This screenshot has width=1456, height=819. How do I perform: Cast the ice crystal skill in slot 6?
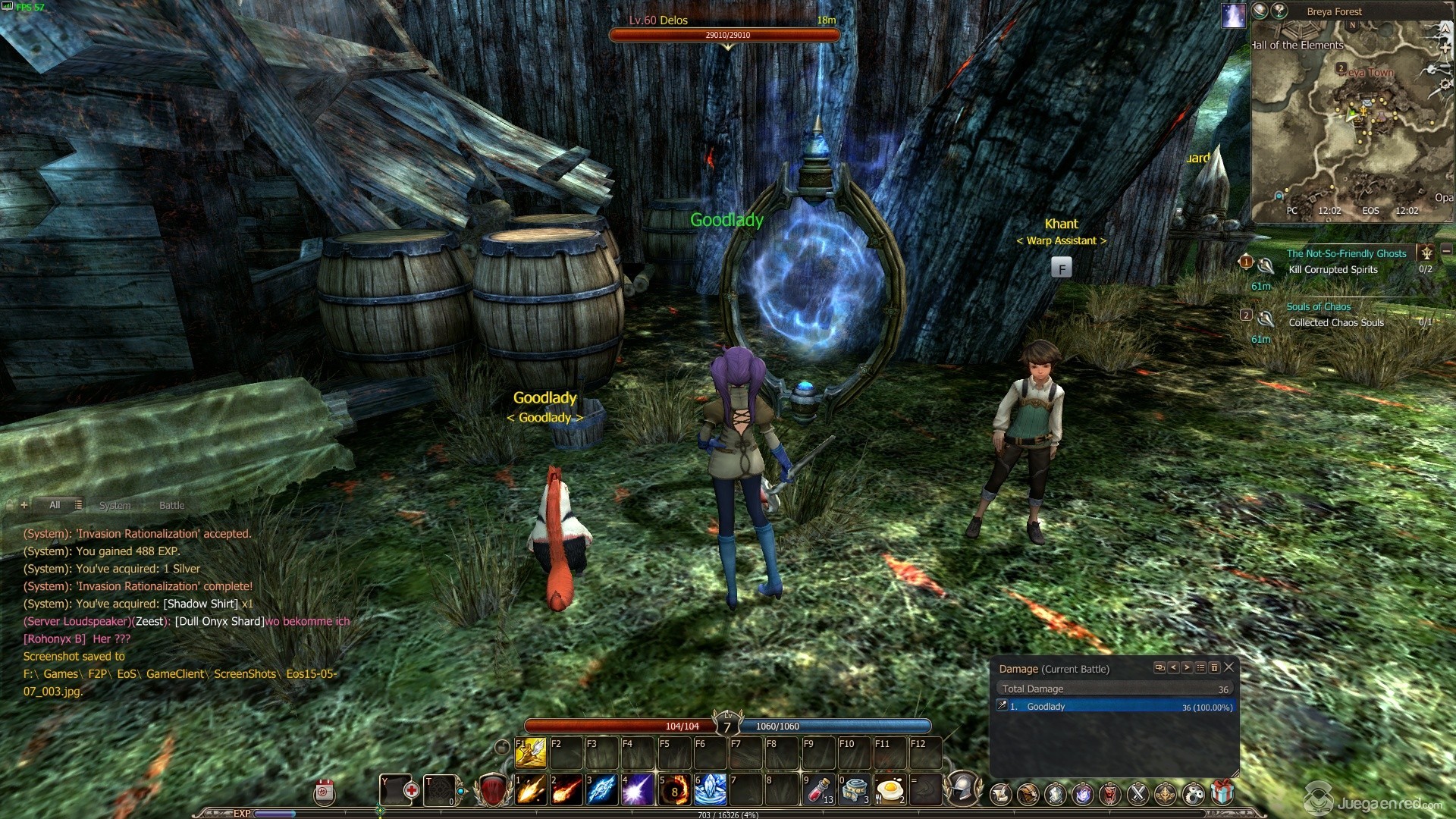(x=711, y=789)
